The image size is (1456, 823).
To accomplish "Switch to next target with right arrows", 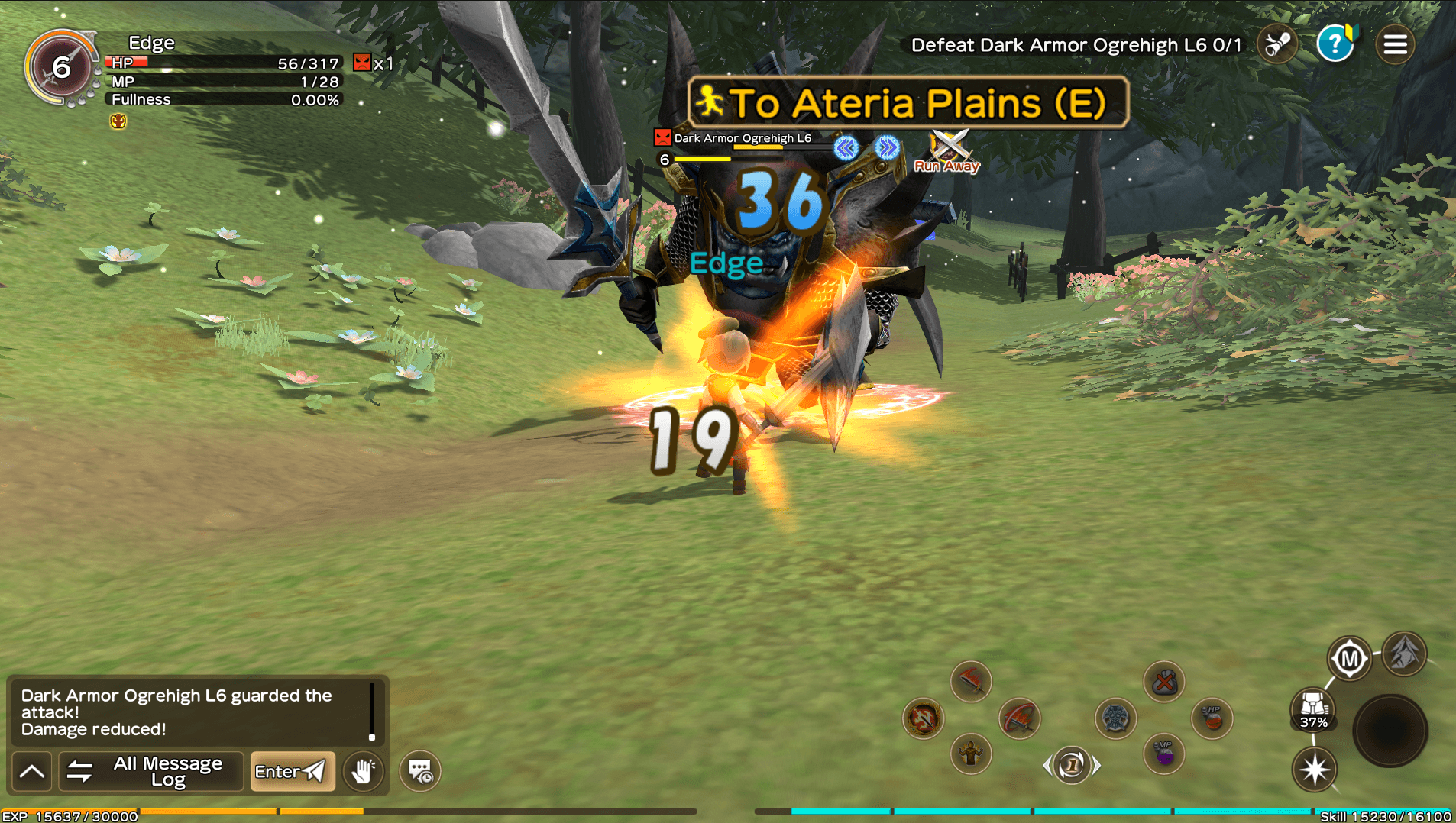I will [887, 147].
